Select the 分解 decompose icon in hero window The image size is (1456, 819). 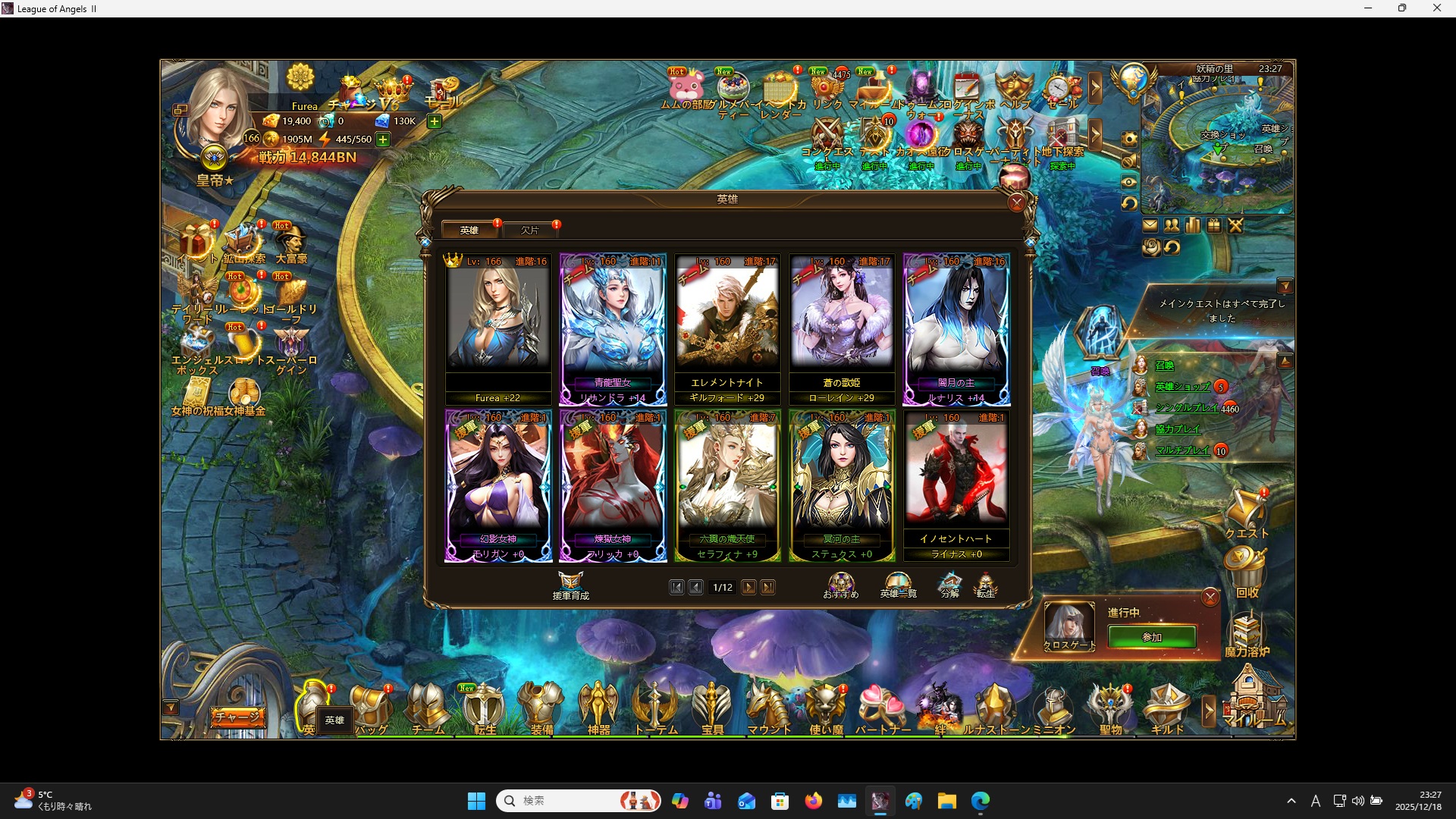coord(950,582)
